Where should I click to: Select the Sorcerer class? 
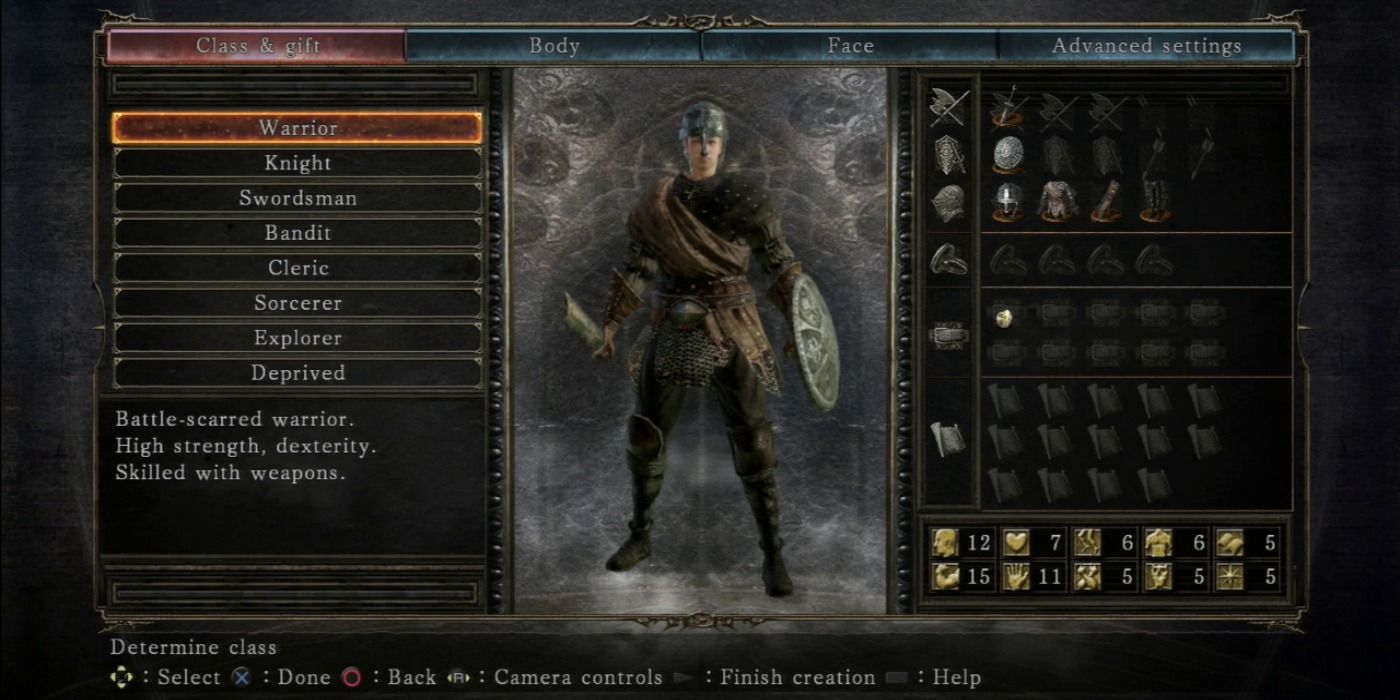tap(297, 303)
